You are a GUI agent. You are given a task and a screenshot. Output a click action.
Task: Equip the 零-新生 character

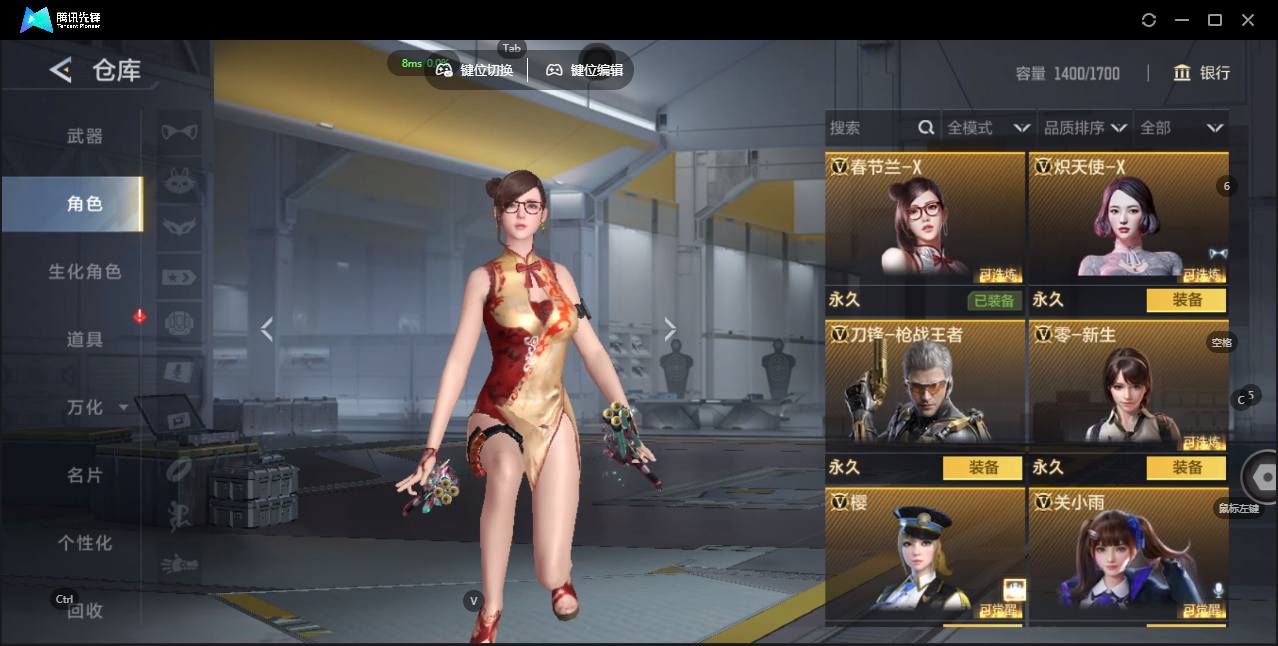(1186, 467)
